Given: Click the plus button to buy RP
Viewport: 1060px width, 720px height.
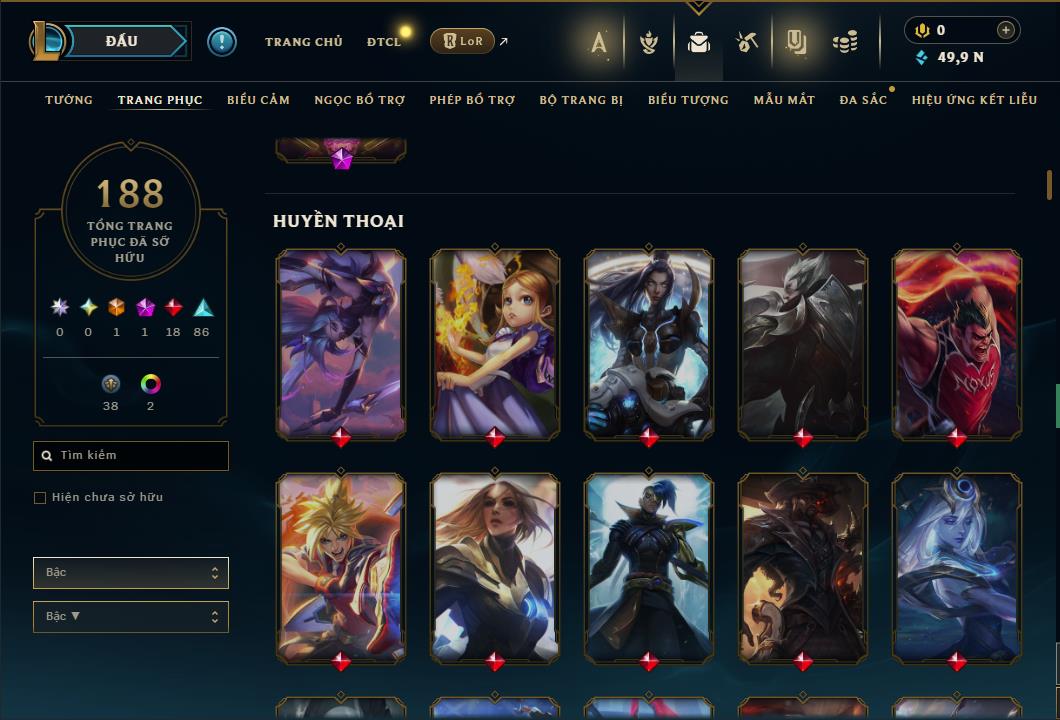Looking at the screenshot, I should coord(1006,30).
